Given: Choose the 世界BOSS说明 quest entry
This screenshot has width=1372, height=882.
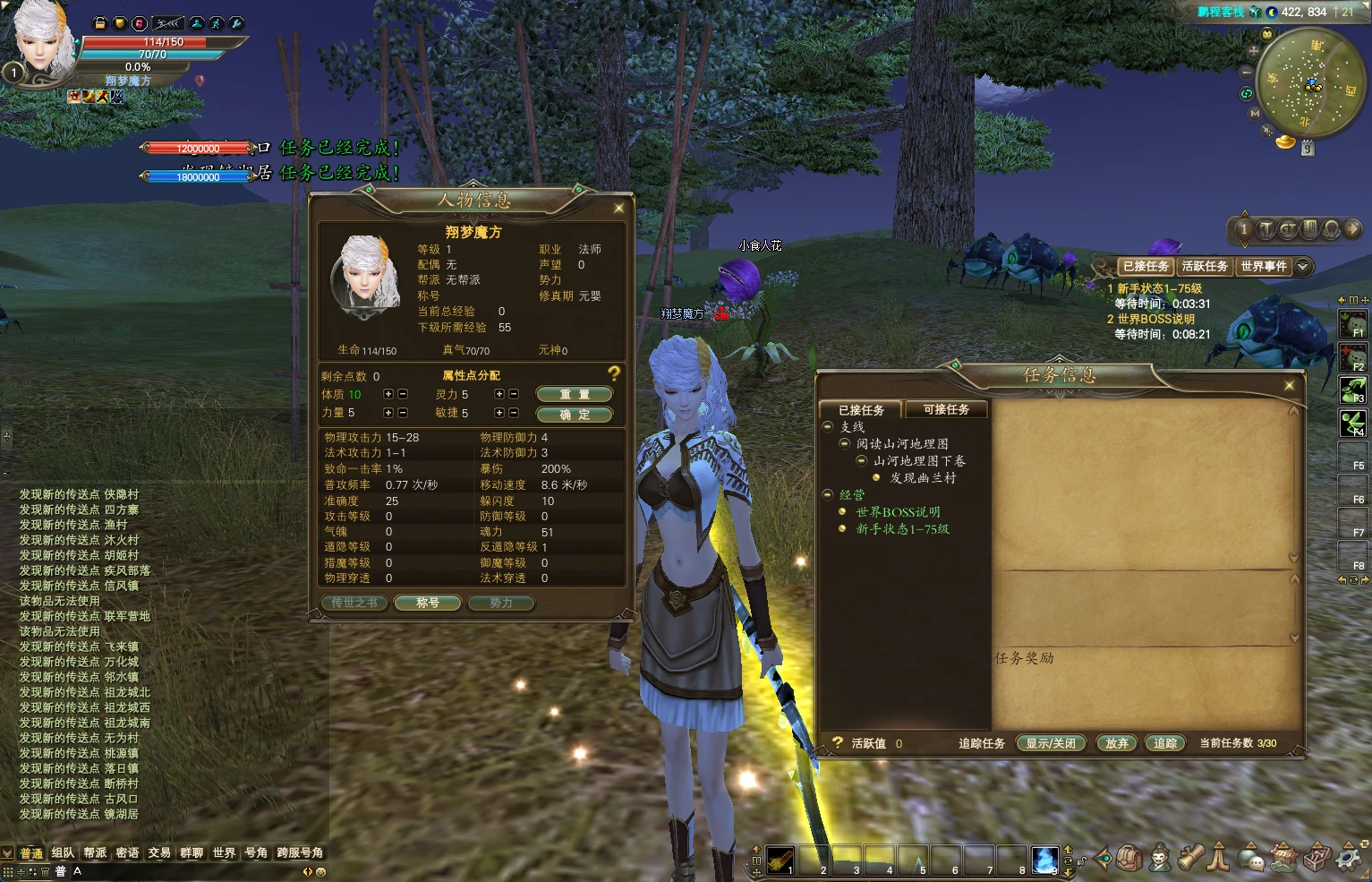Looking at the screenshot, I should click(x=898, y=512).
